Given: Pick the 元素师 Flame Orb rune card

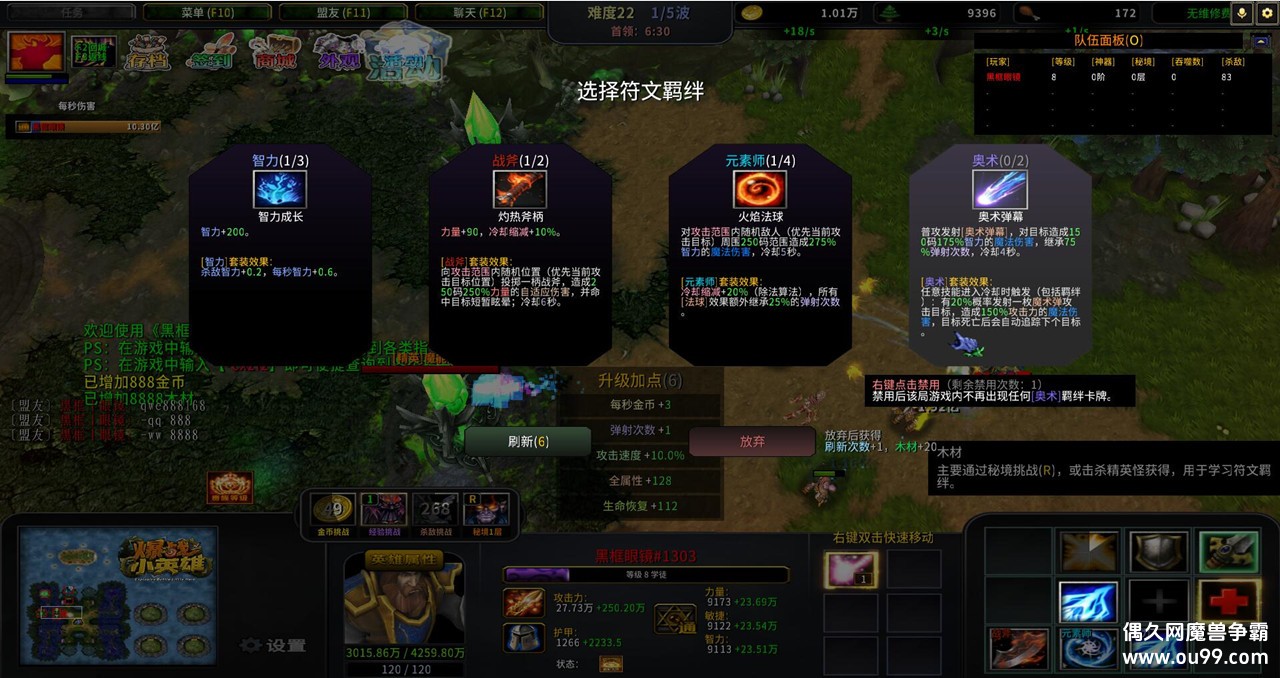Looking at the screenshot, I should pyautogui.click(x=760, y=255).
